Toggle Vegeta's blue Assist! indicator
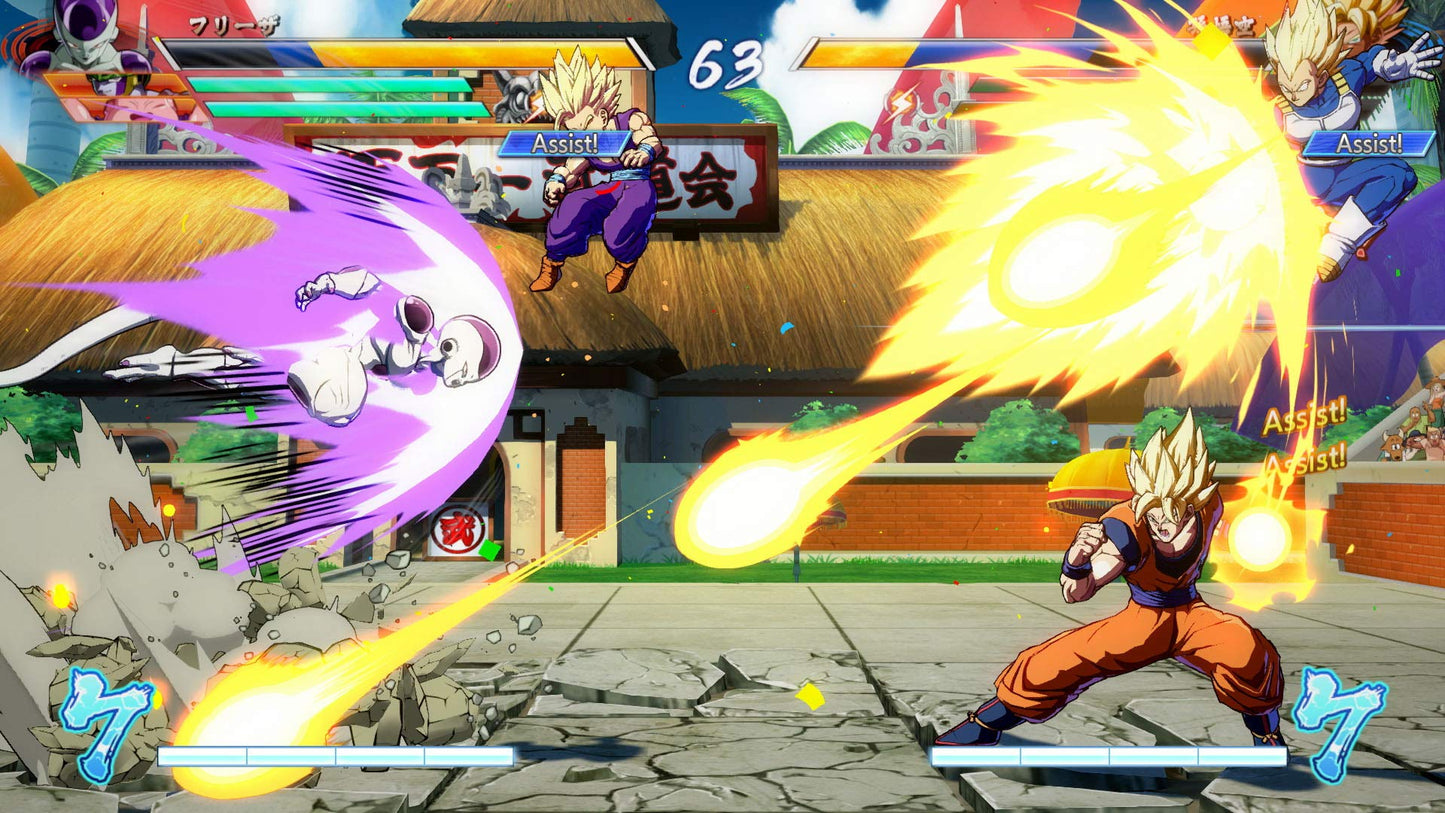The width and height of the screenshot is (1445, 813). coord(1369,144)
